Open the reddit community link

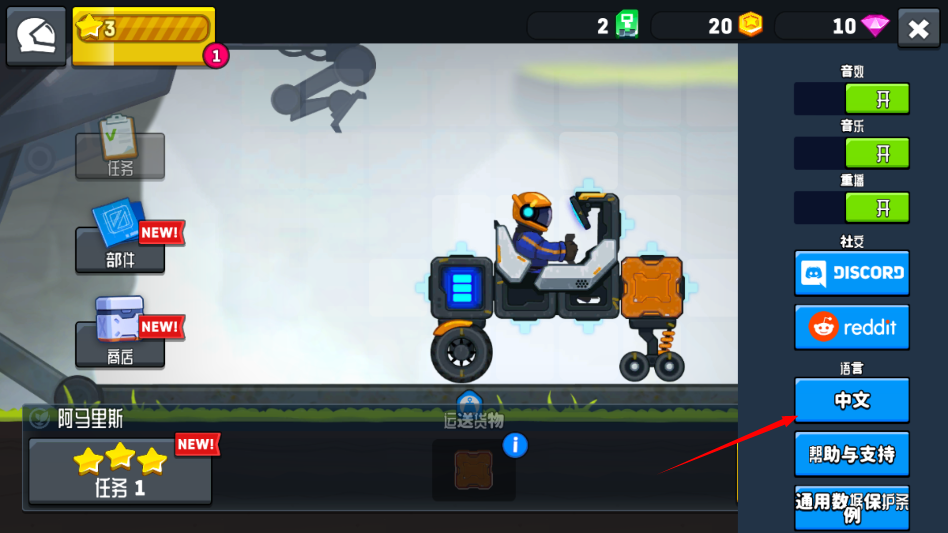(852, 327)
